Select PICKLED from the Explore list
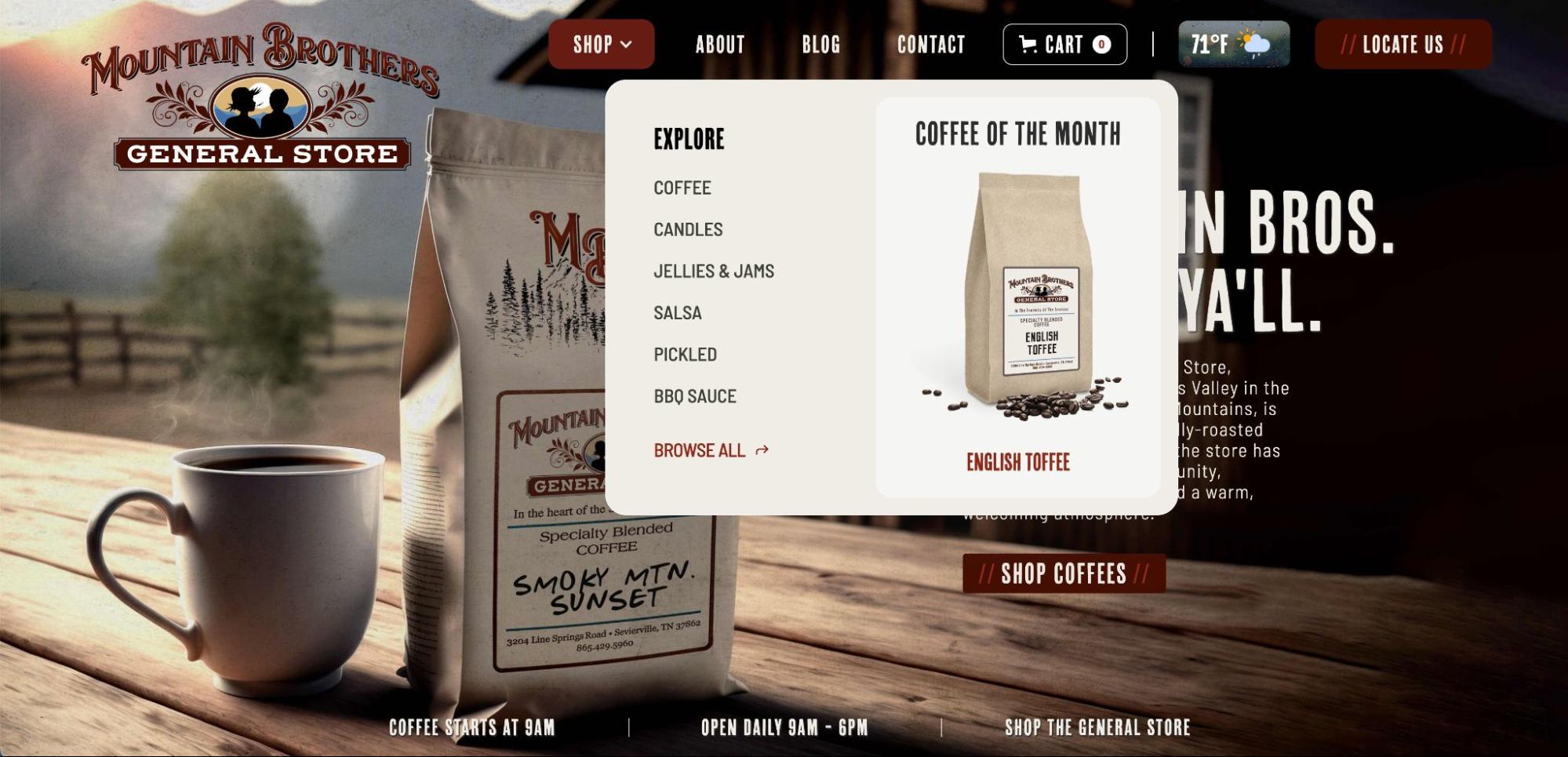This screenshot has height=757, width=1568. (685, 354)
